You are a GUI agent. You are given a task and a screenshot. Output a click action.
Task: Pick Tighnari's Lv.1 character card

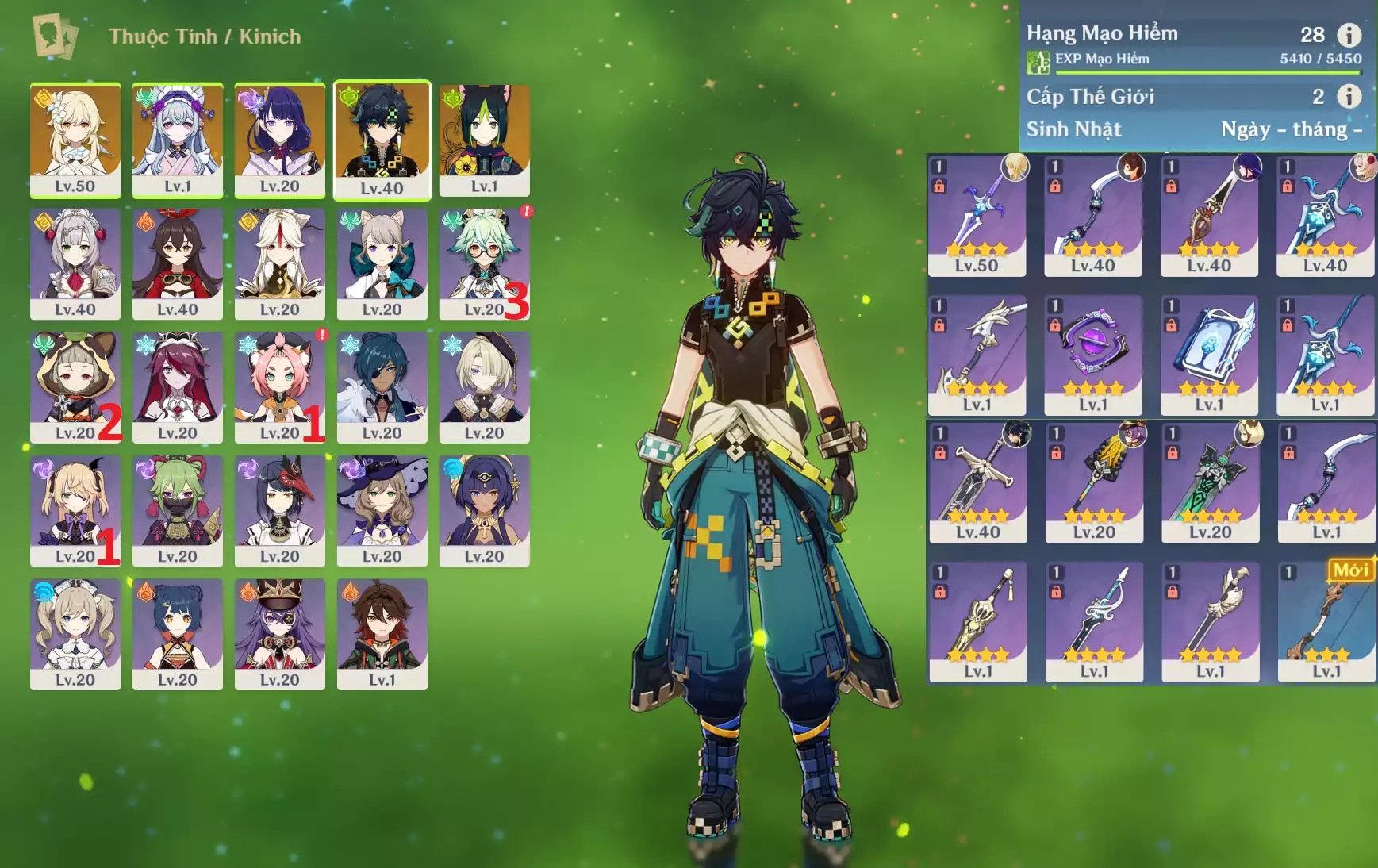click(484, 140)
